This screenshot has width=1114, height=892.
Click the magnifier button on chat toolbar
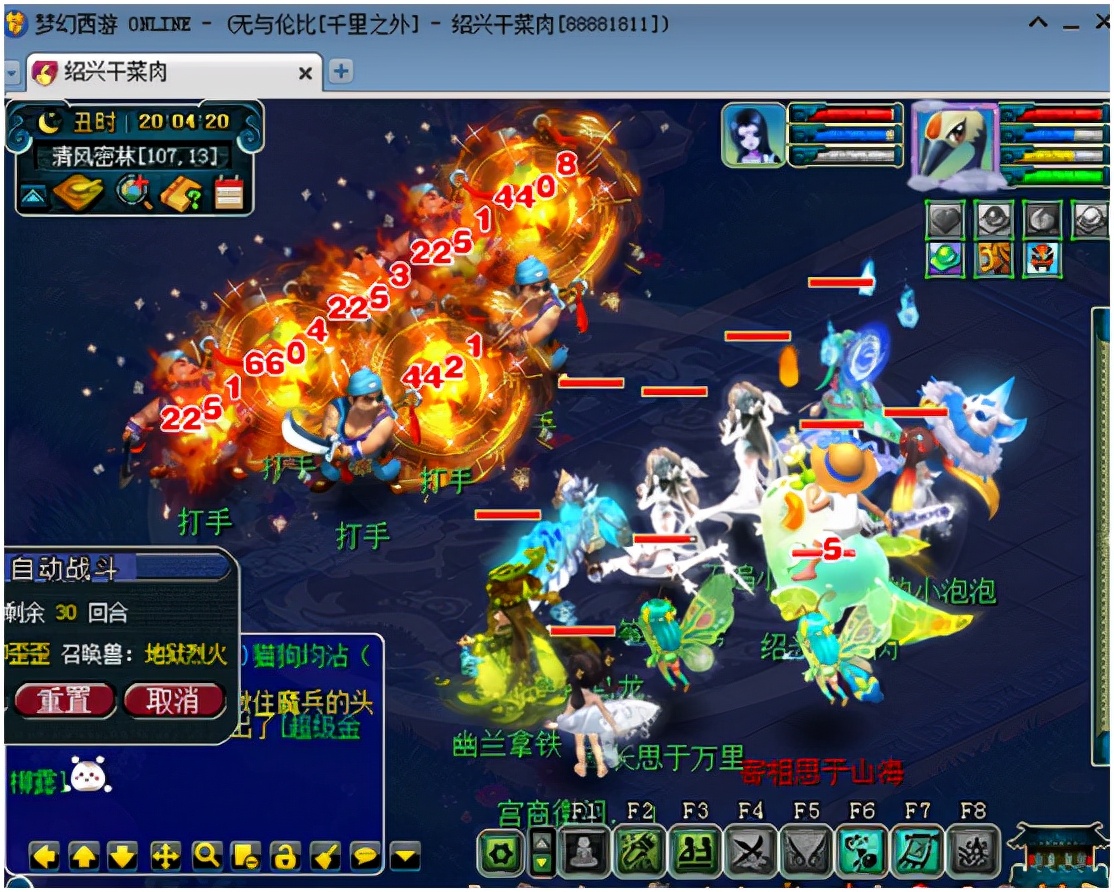click(206, 856)
